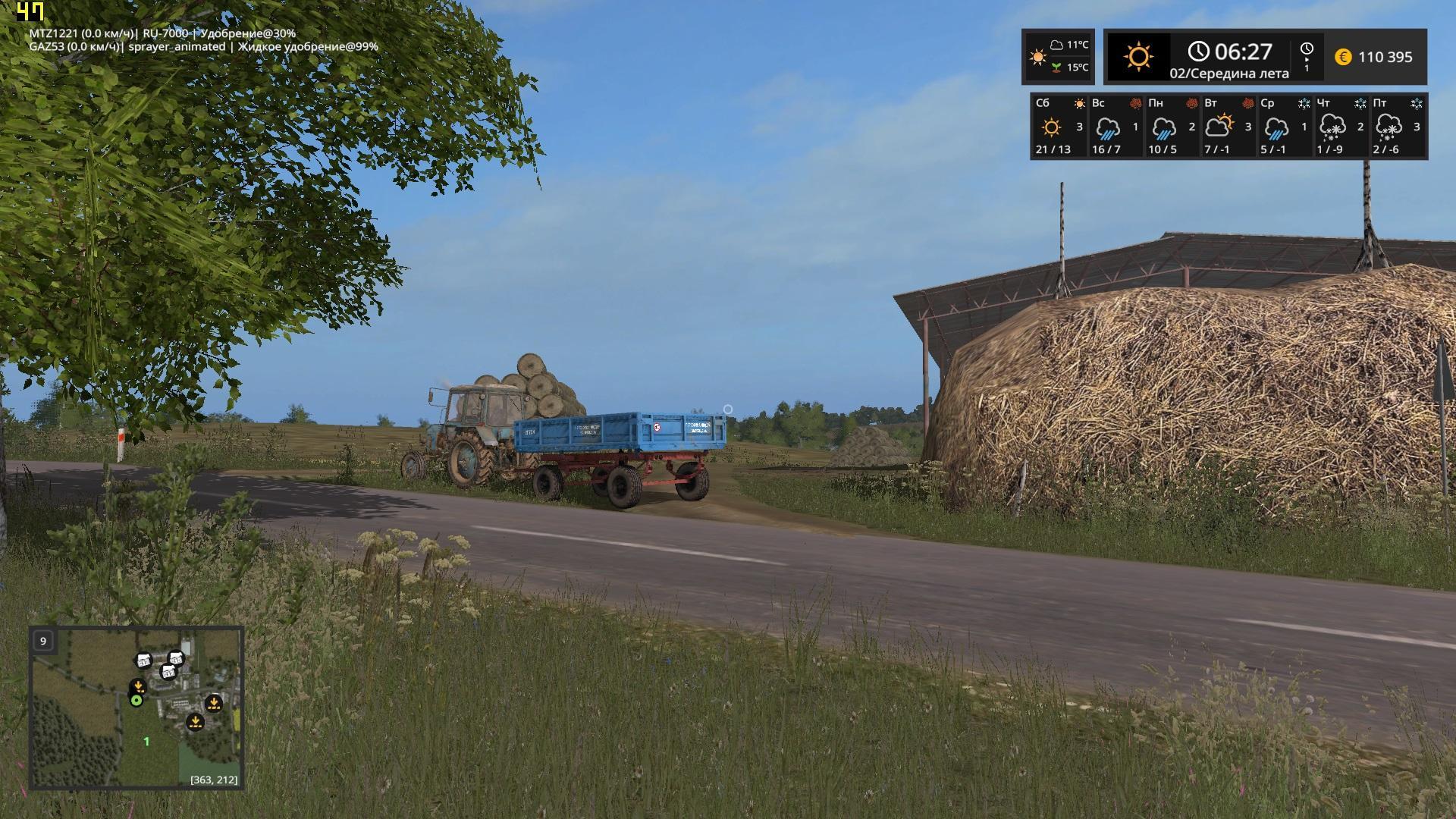Open the minimap in the corner
This screenshot has width=1456, height=819.
[x=136, y=707]
